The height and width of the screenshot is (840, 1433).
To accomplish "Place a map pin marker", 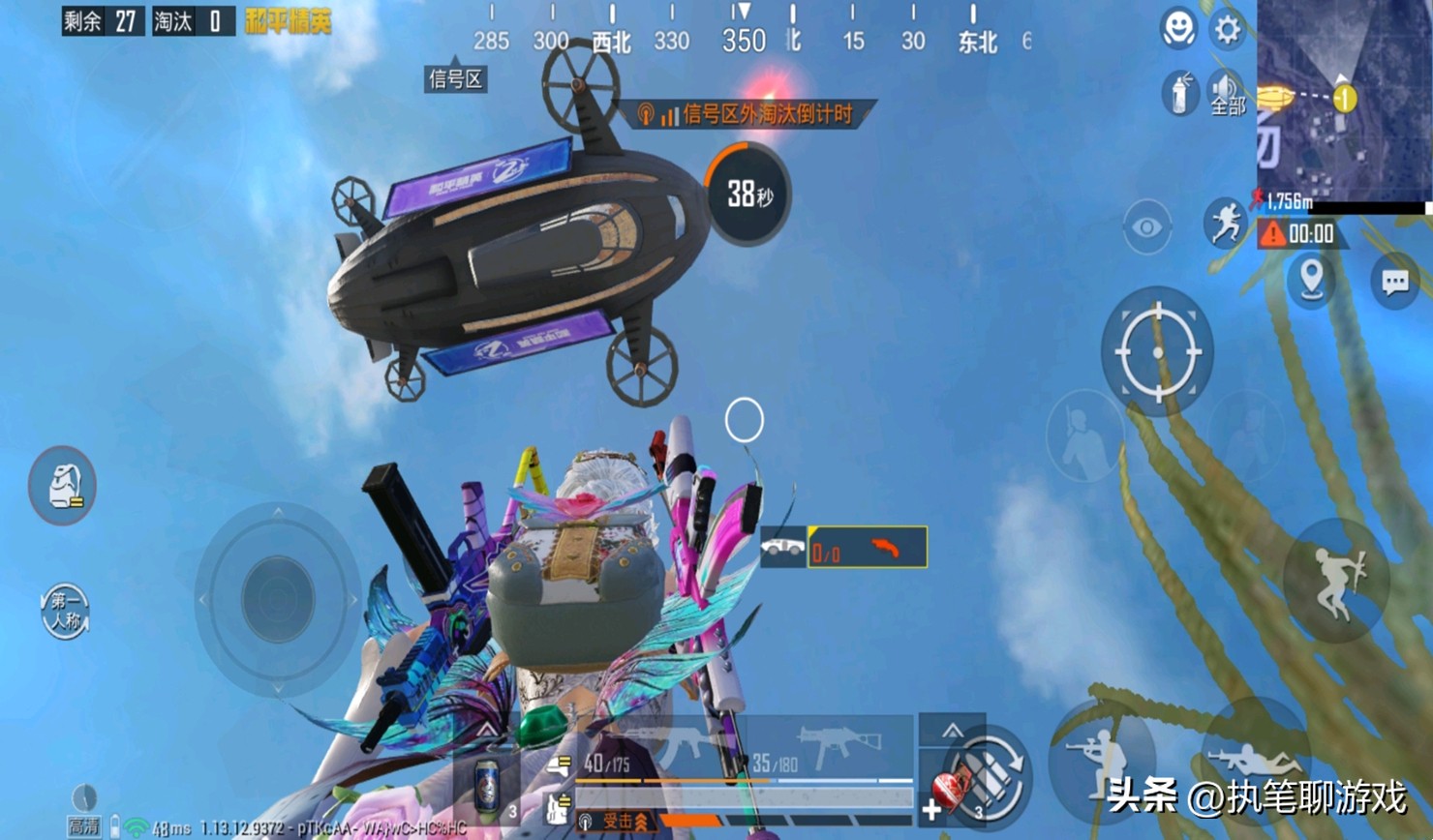I will click(x=1312, y=280).
